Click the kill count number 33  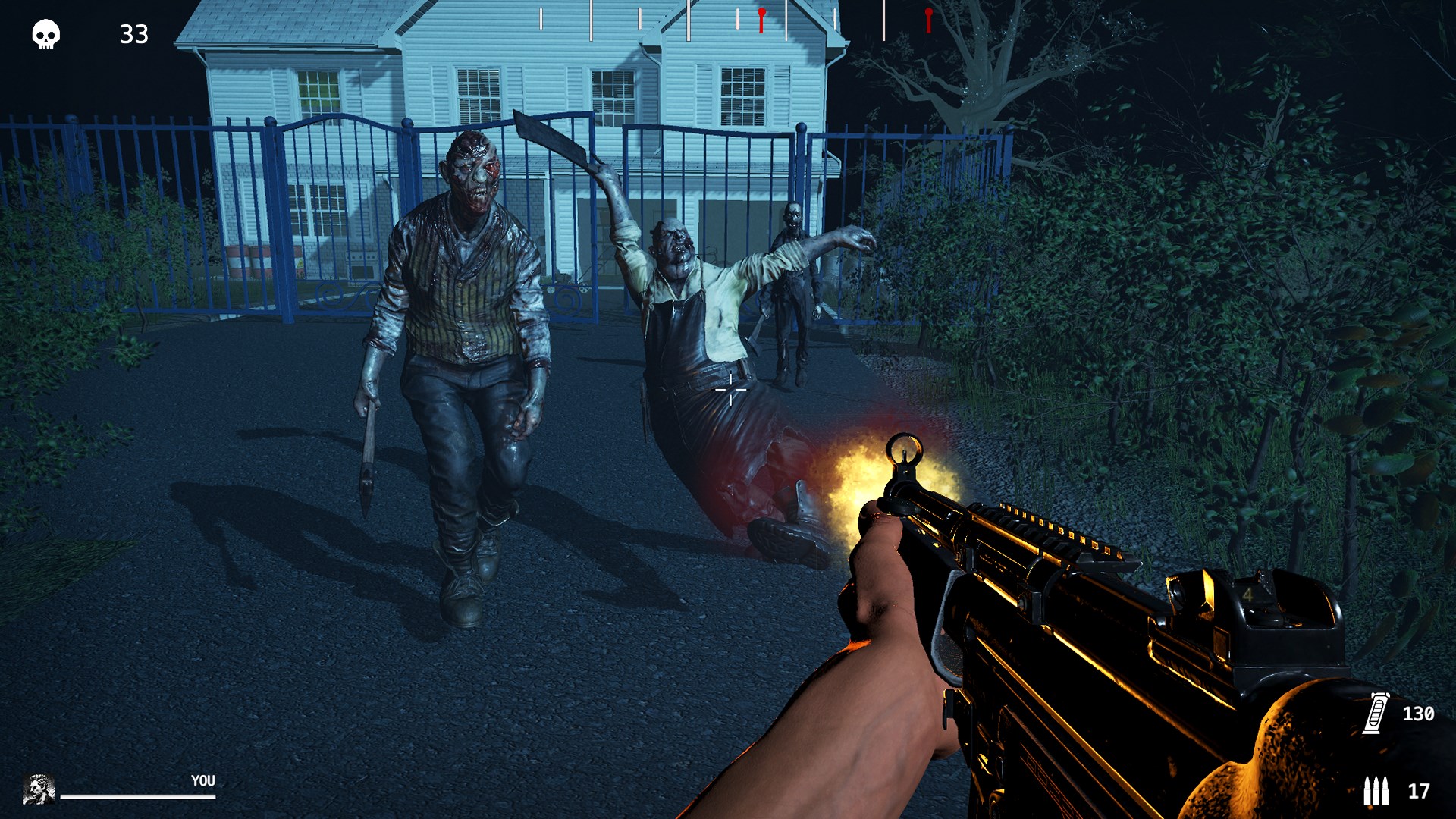coord(133,34)
